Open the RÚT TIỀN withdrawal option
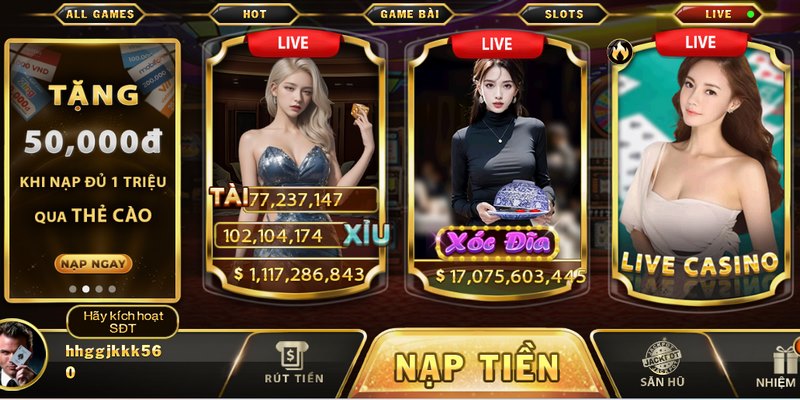The image size is (800, 400). tap(294, 364)
